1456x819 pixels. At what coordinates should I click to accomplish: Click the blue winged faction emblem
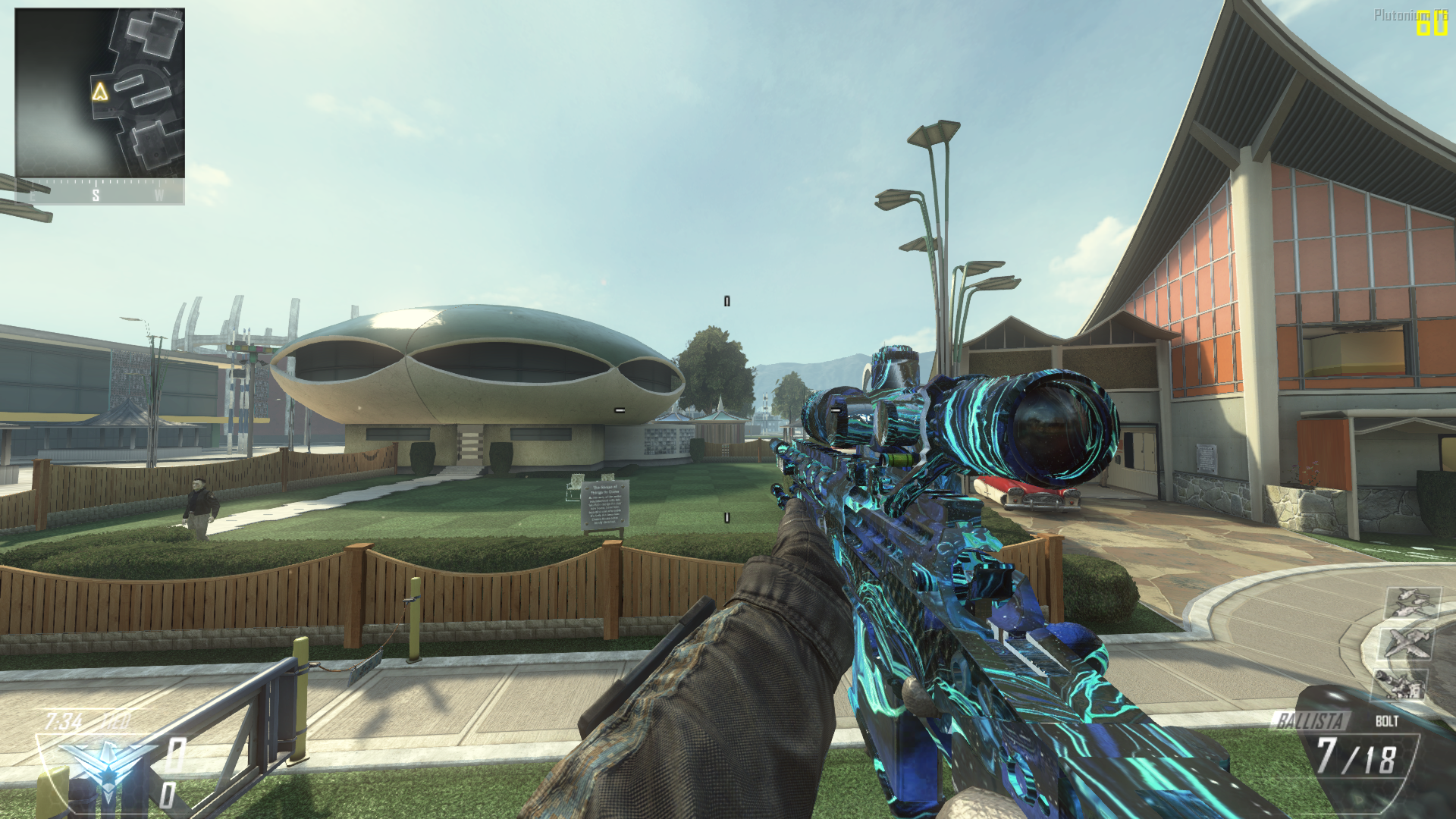[106, 766]
